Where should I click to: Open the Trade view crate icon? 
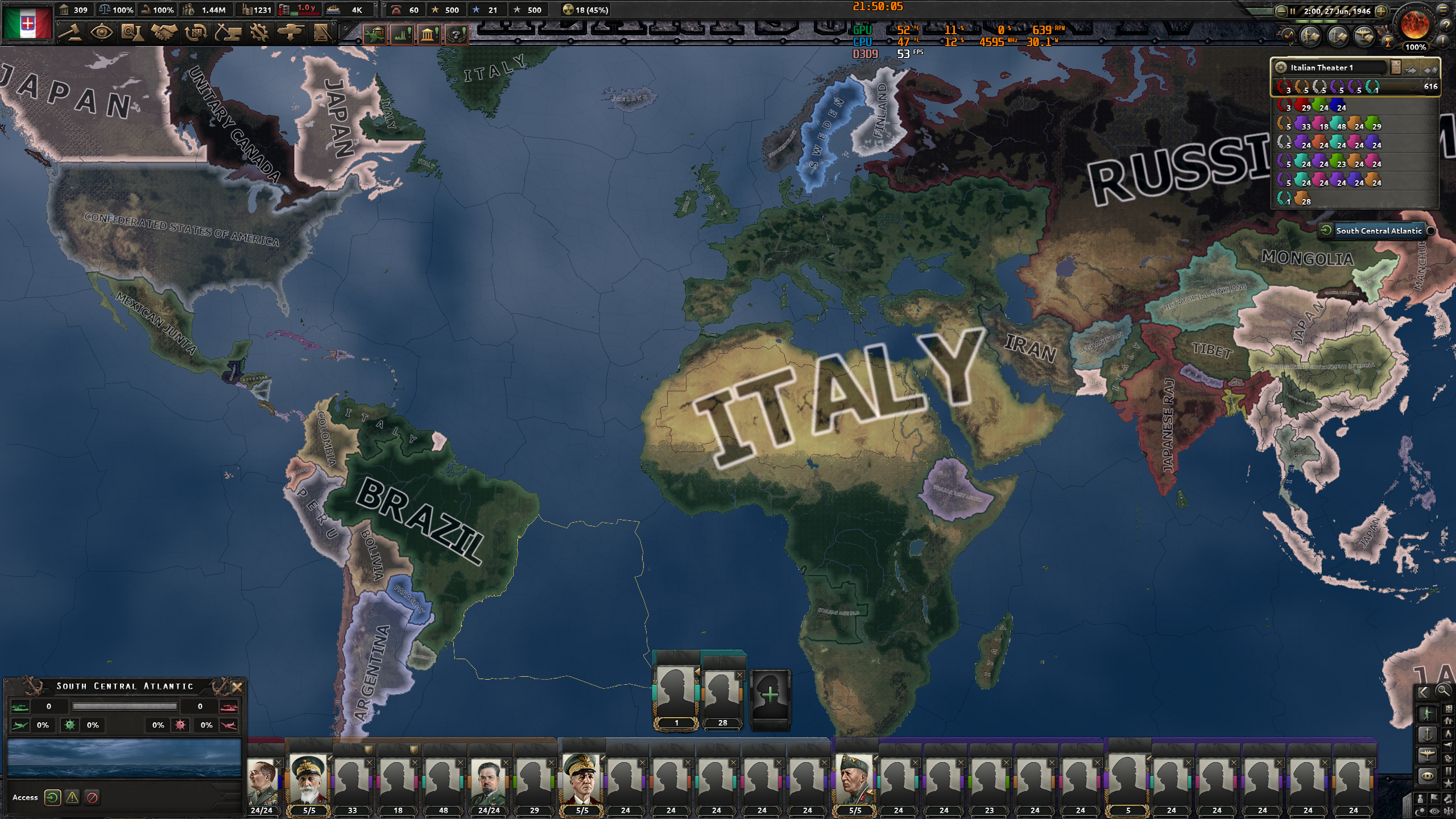coord(197,34)
